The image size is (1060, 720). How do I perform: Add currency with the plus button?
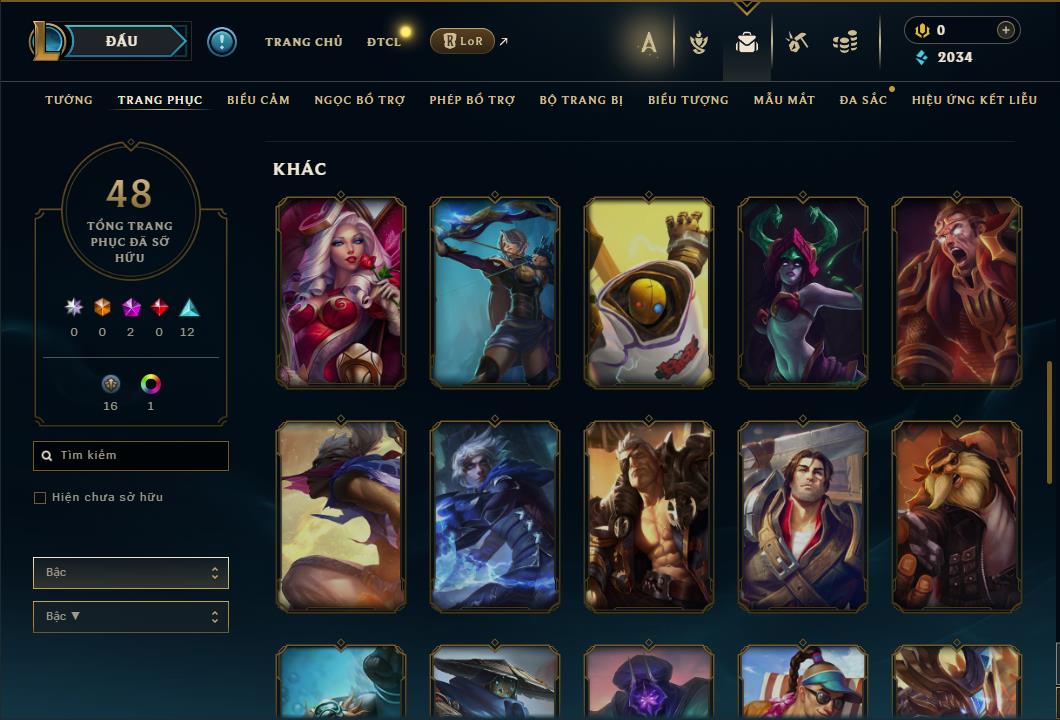[1006, 30]
